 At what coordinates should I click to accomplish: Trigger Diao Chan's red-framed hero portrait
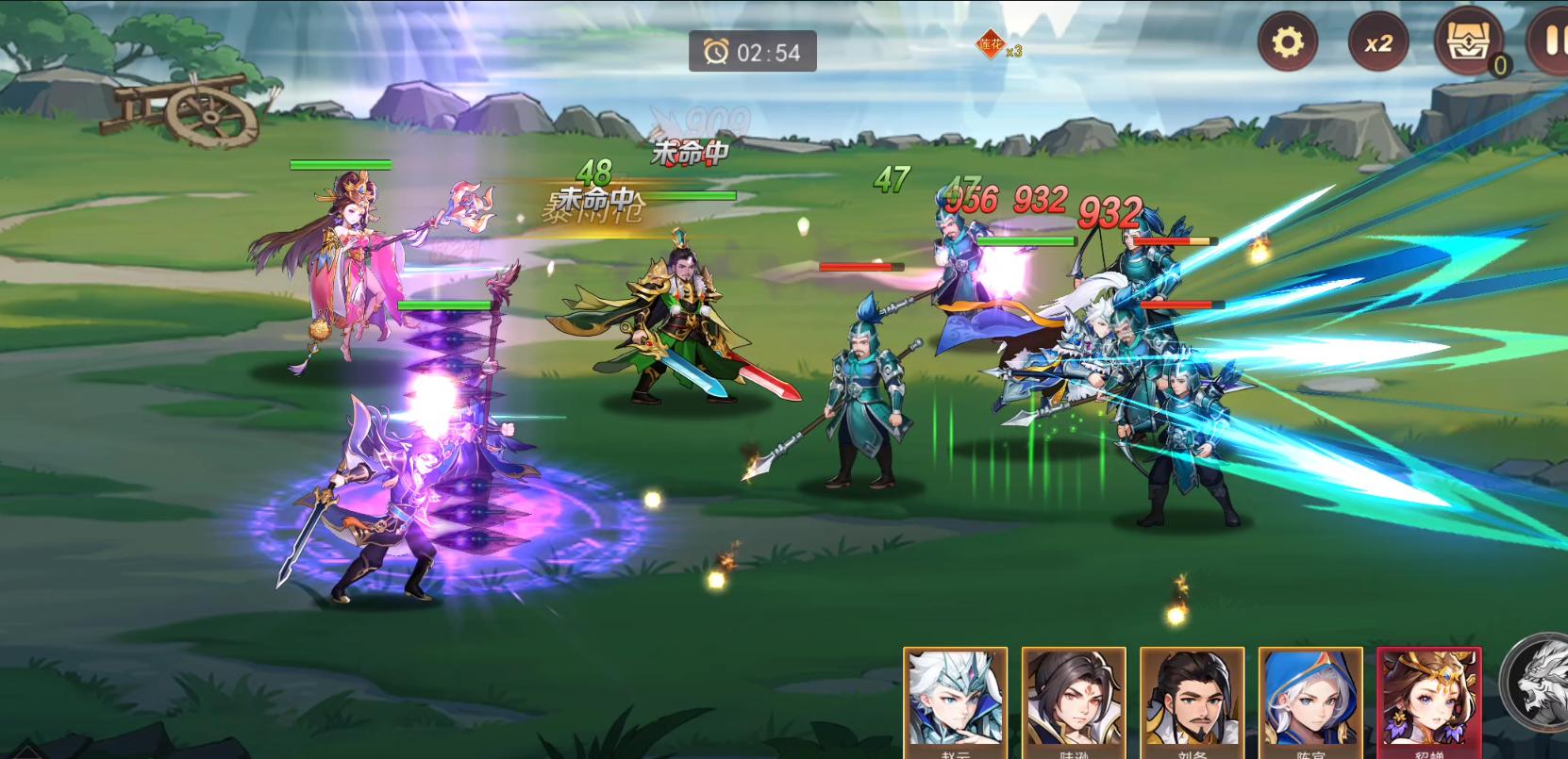pos(1428,702)
